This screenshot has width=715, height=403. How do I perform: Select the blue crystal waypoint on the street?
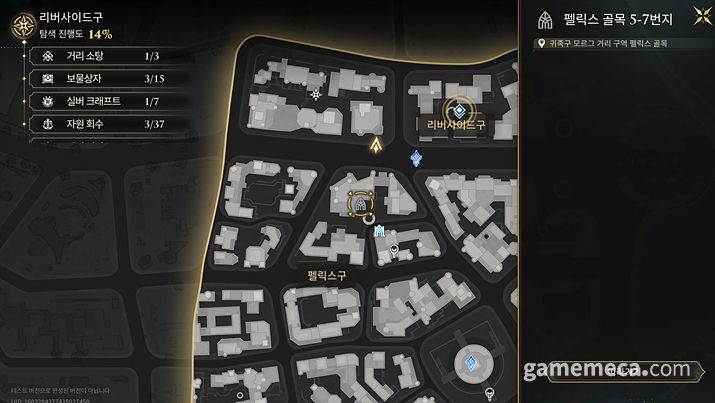point(416,158)
